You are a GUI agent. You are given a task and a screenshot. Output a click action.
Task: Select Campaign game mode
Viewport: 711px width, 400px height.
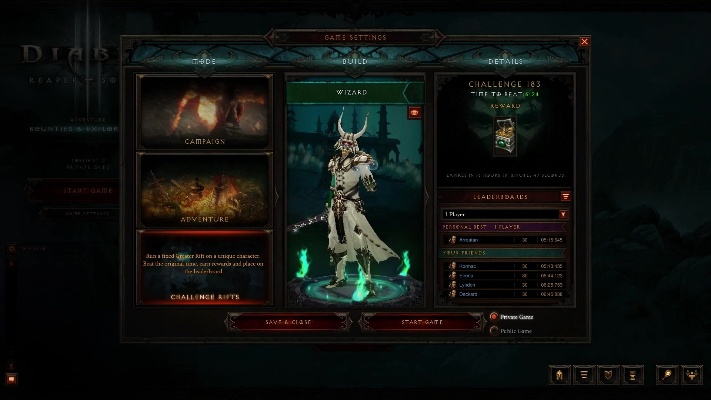click(x=205, y=112)
